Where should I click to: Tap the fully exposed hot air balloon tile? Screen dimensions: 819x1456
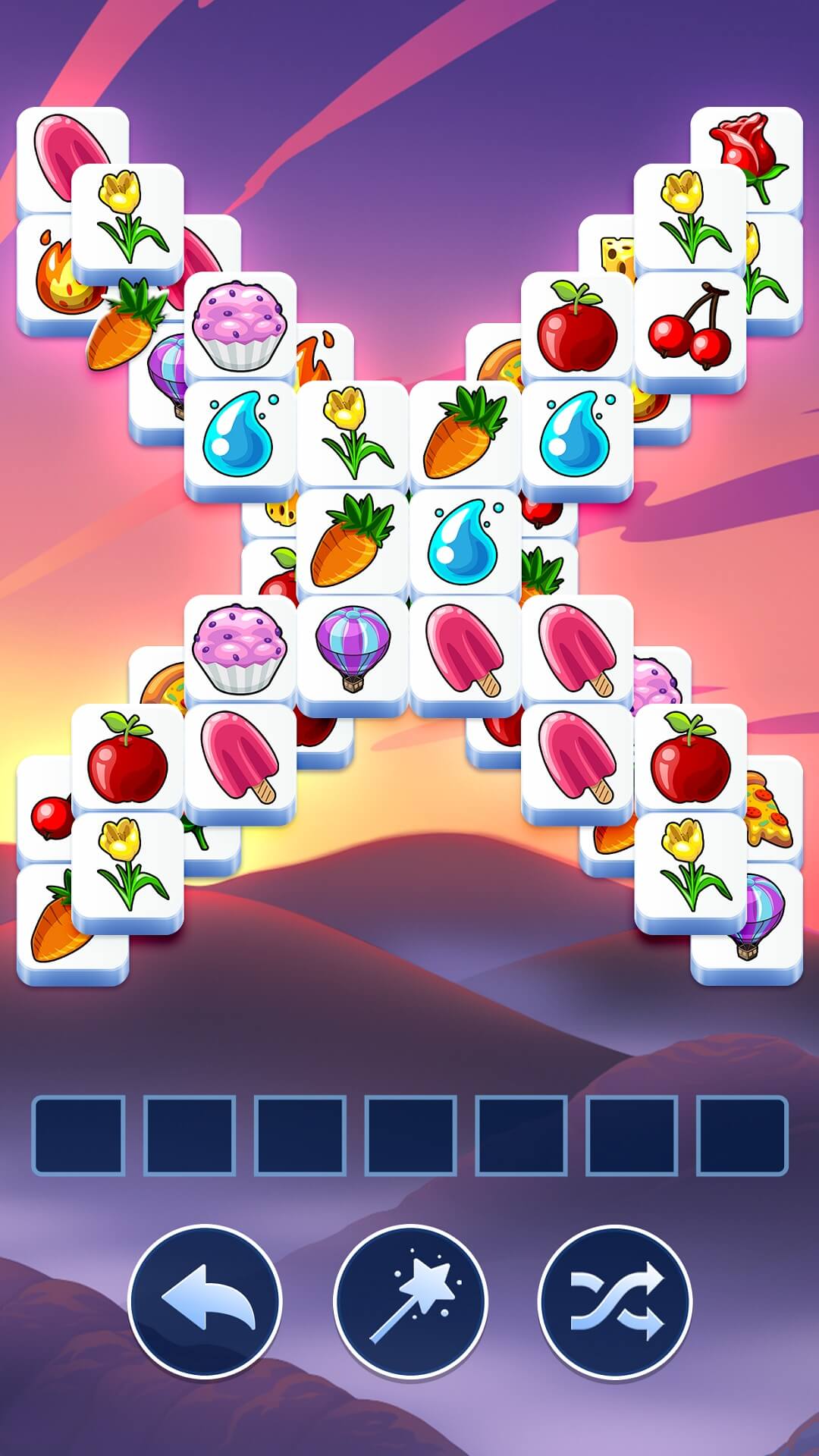click(x=353, y=648)
